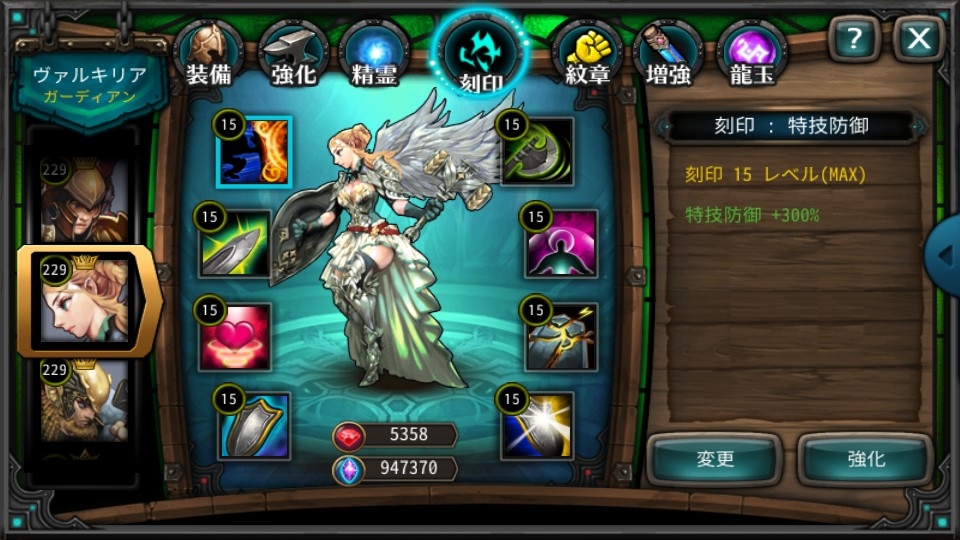
Task: Pick the white light burst engraving slot
Action: [538, 425]
